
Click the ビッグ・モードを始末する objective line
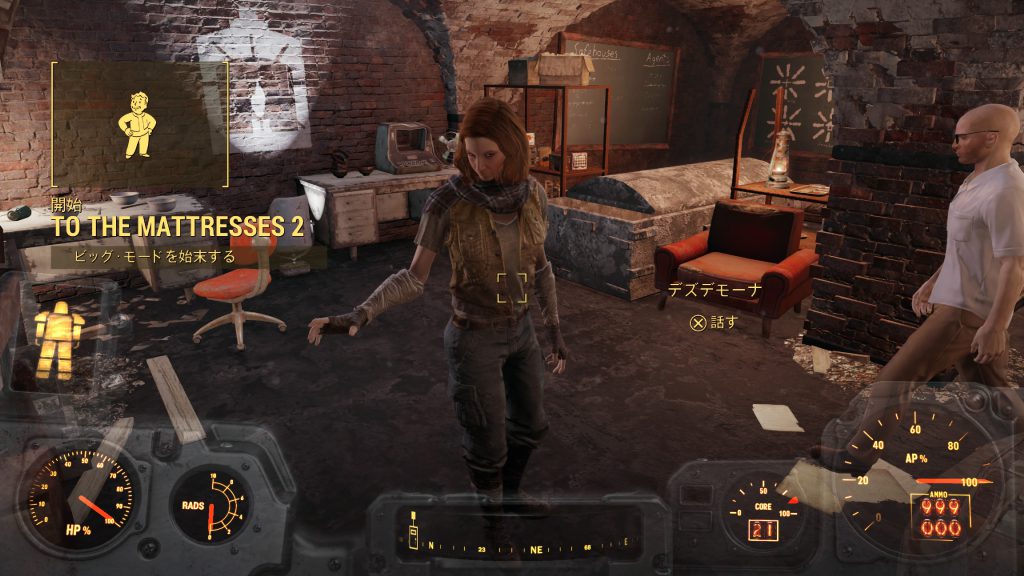point(156,256)
